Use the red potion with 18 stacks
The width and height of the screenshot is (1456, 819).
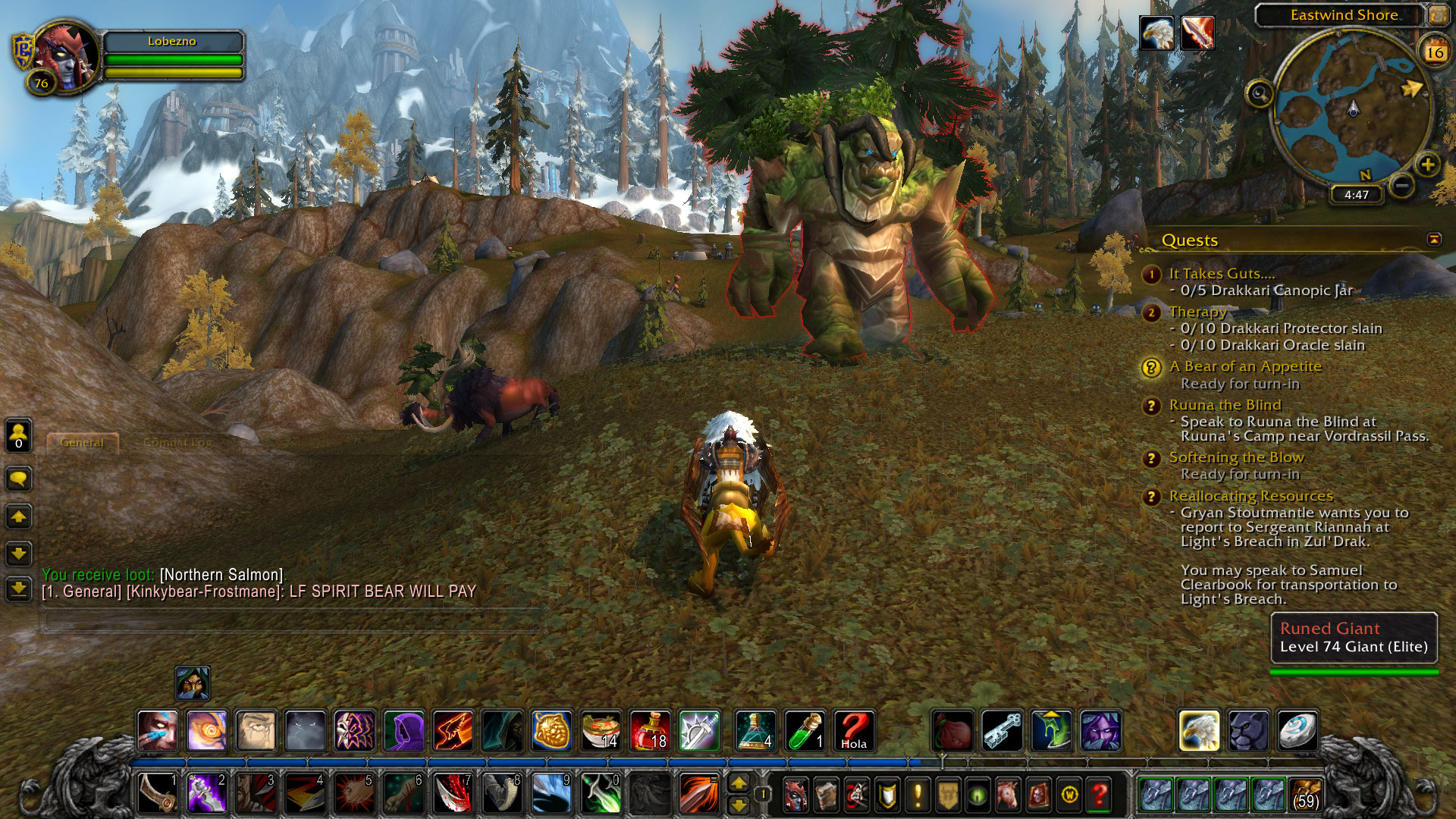click(649, 730)
